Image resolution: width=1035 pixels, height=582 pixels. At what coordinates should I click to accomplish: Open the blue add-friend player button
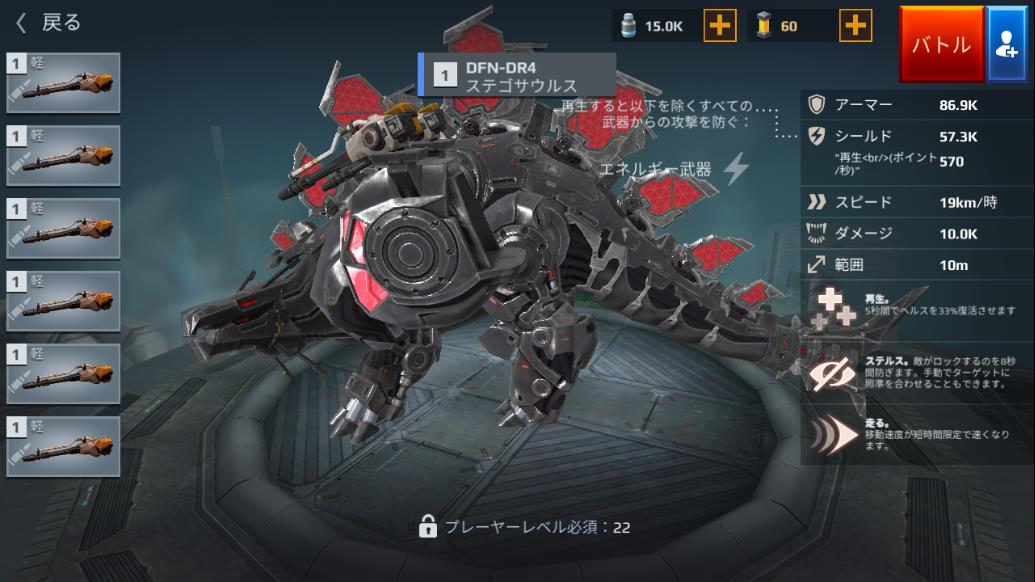coord(1006,45)
